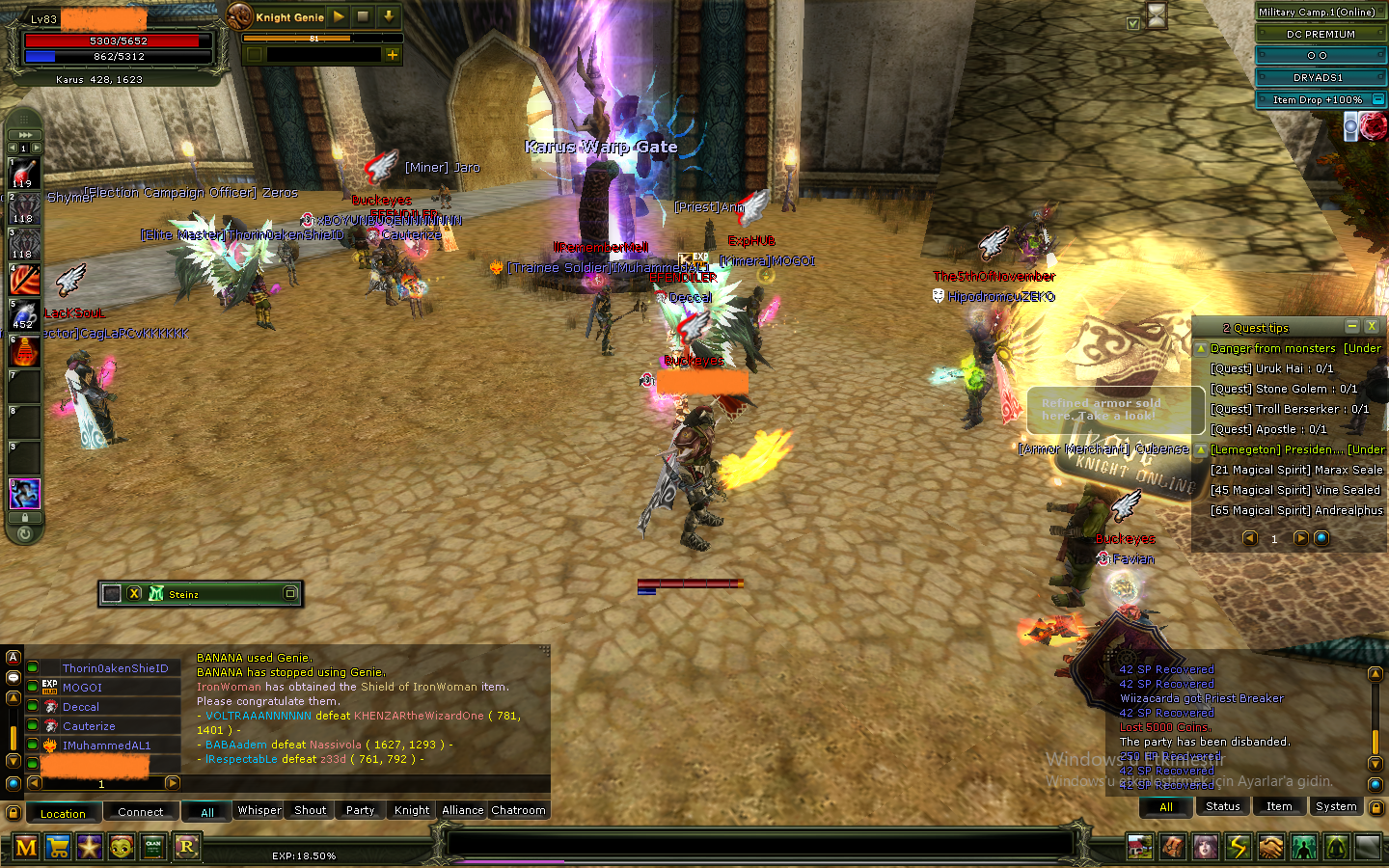This screenshot has height=868, width=1389.
Task: Switch the log to the Item tab
Action: (1279, 806)
